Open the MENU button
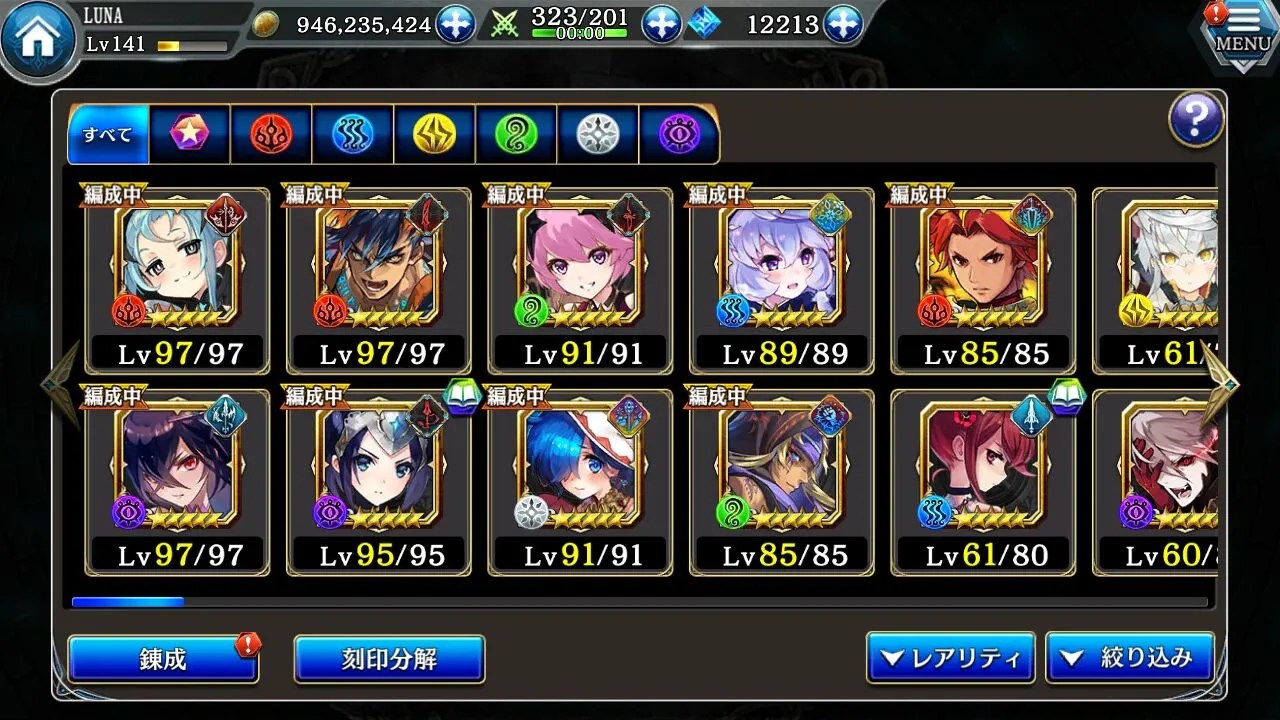 1242,37
